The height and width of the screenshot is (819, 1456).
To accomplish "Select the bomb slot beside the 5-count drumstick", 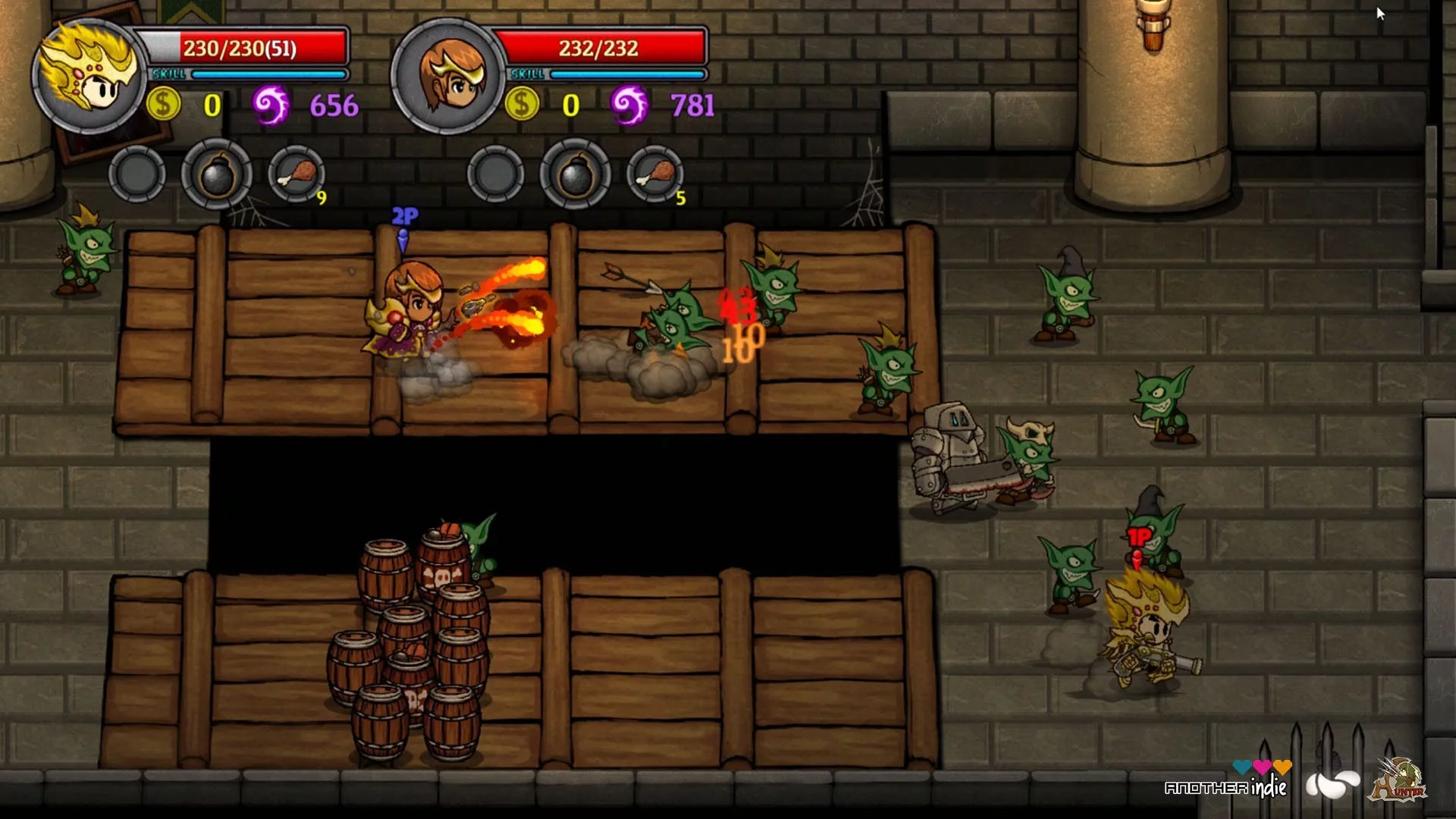I will [x=576, y=174].
